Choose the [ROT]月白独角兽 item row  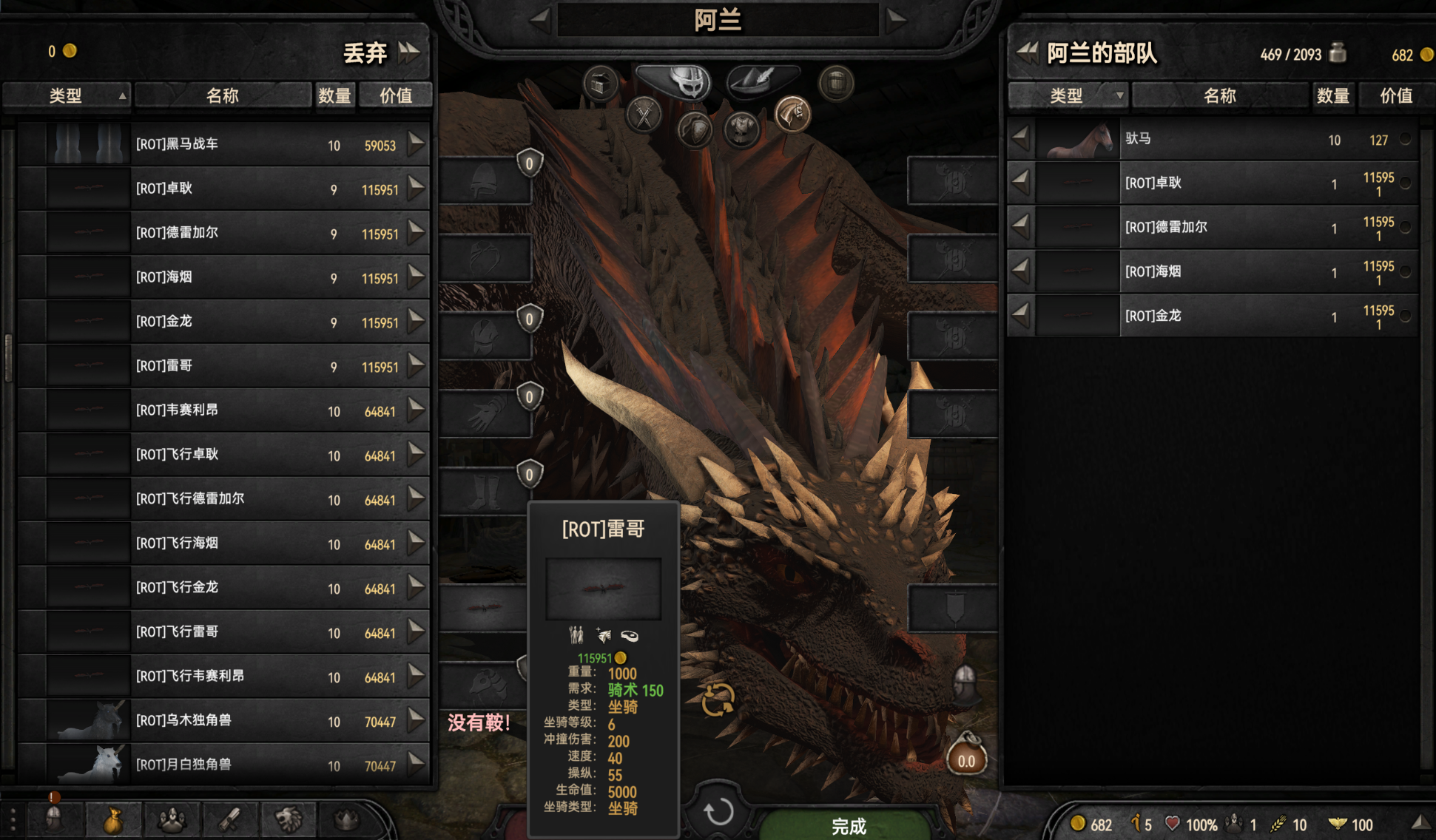click(x=222, y=765)
